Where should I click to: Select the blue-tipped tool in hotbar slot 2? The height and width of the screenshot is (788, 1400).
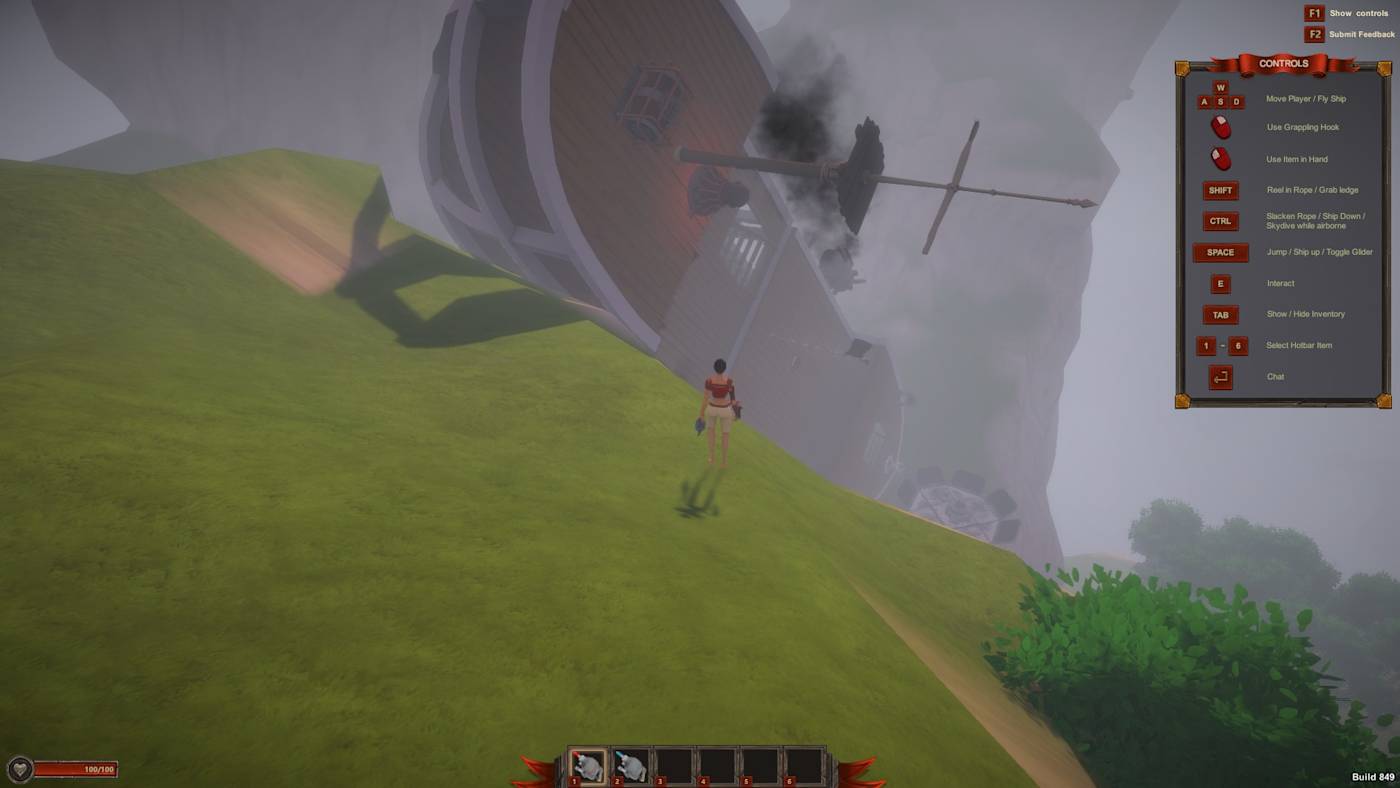[631, 766]
